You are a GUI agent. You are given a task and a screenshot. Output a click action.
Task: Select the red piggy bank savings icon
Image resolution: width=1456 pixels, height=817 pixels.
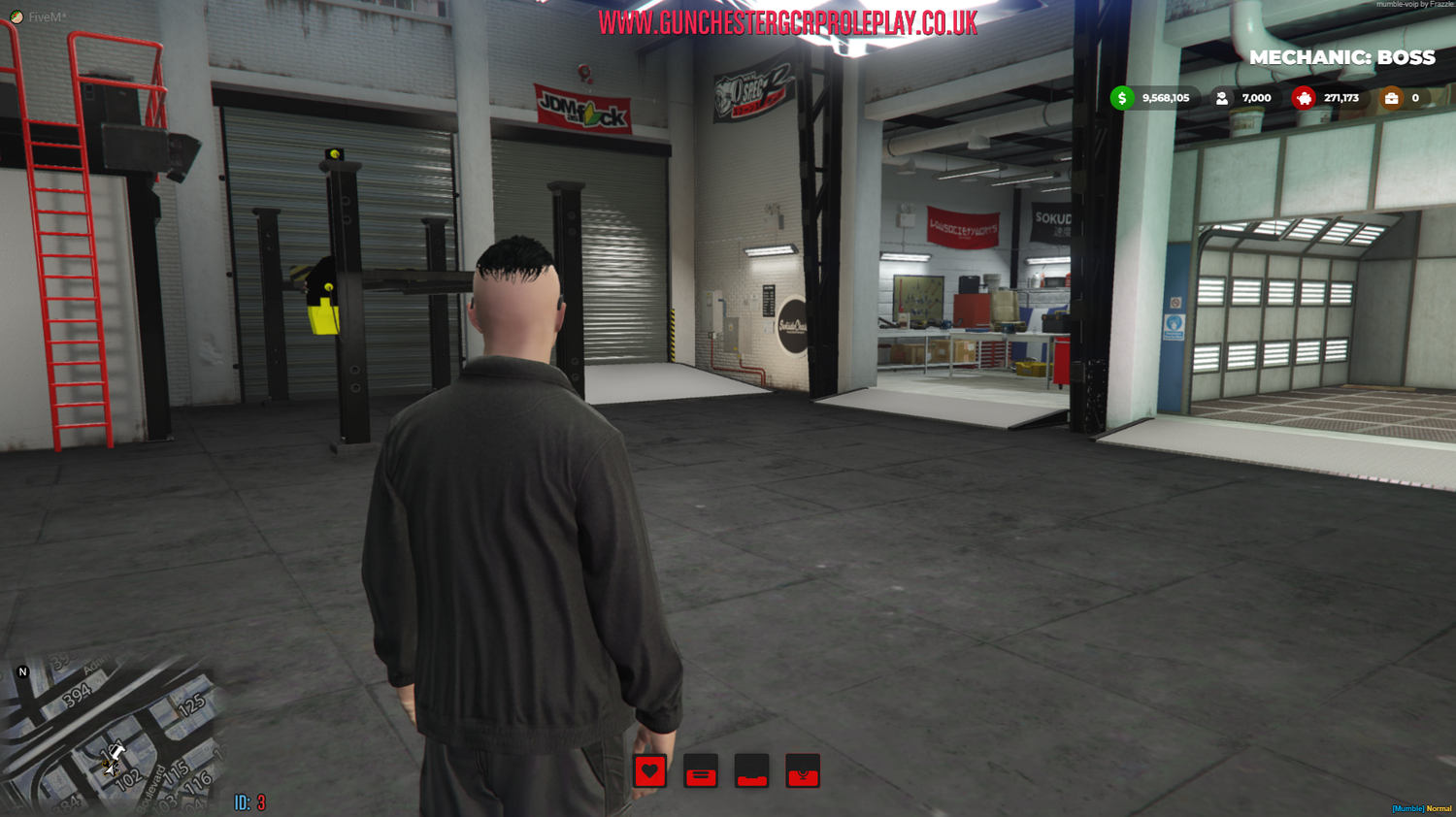point(1305,98)
